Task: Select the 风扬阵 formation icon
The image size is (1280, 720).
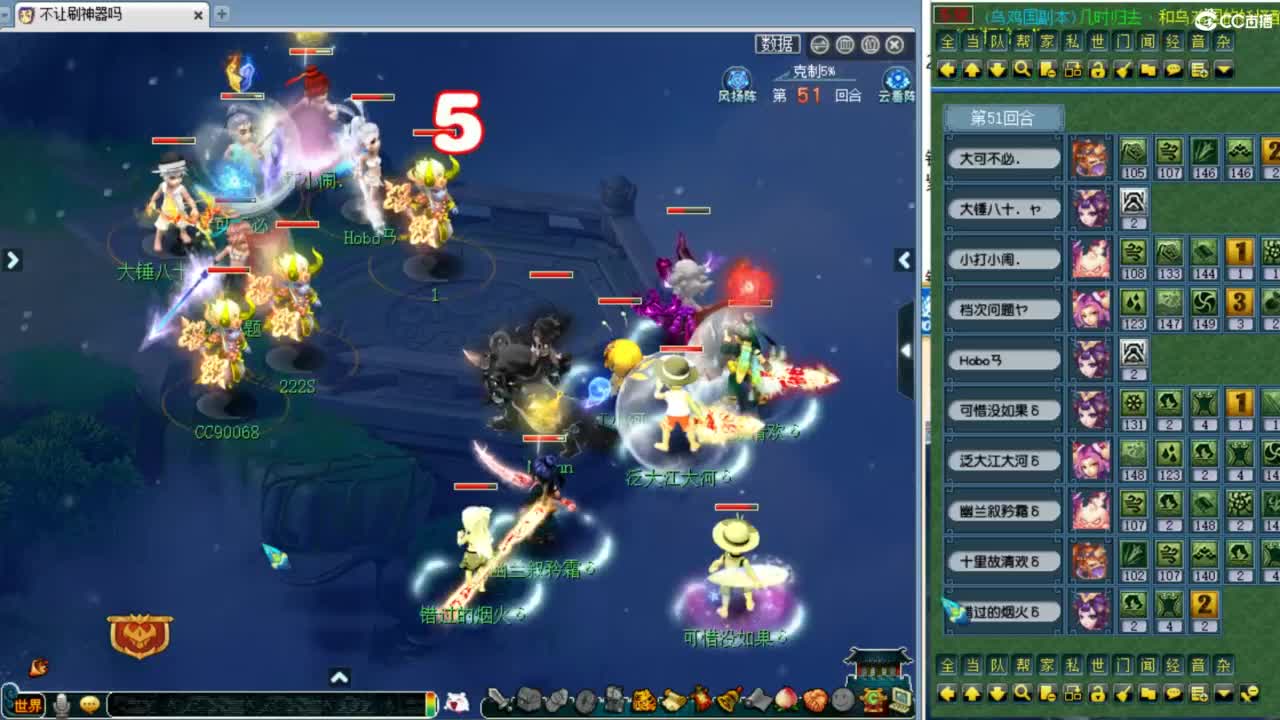Action: [x=737, y=82]
